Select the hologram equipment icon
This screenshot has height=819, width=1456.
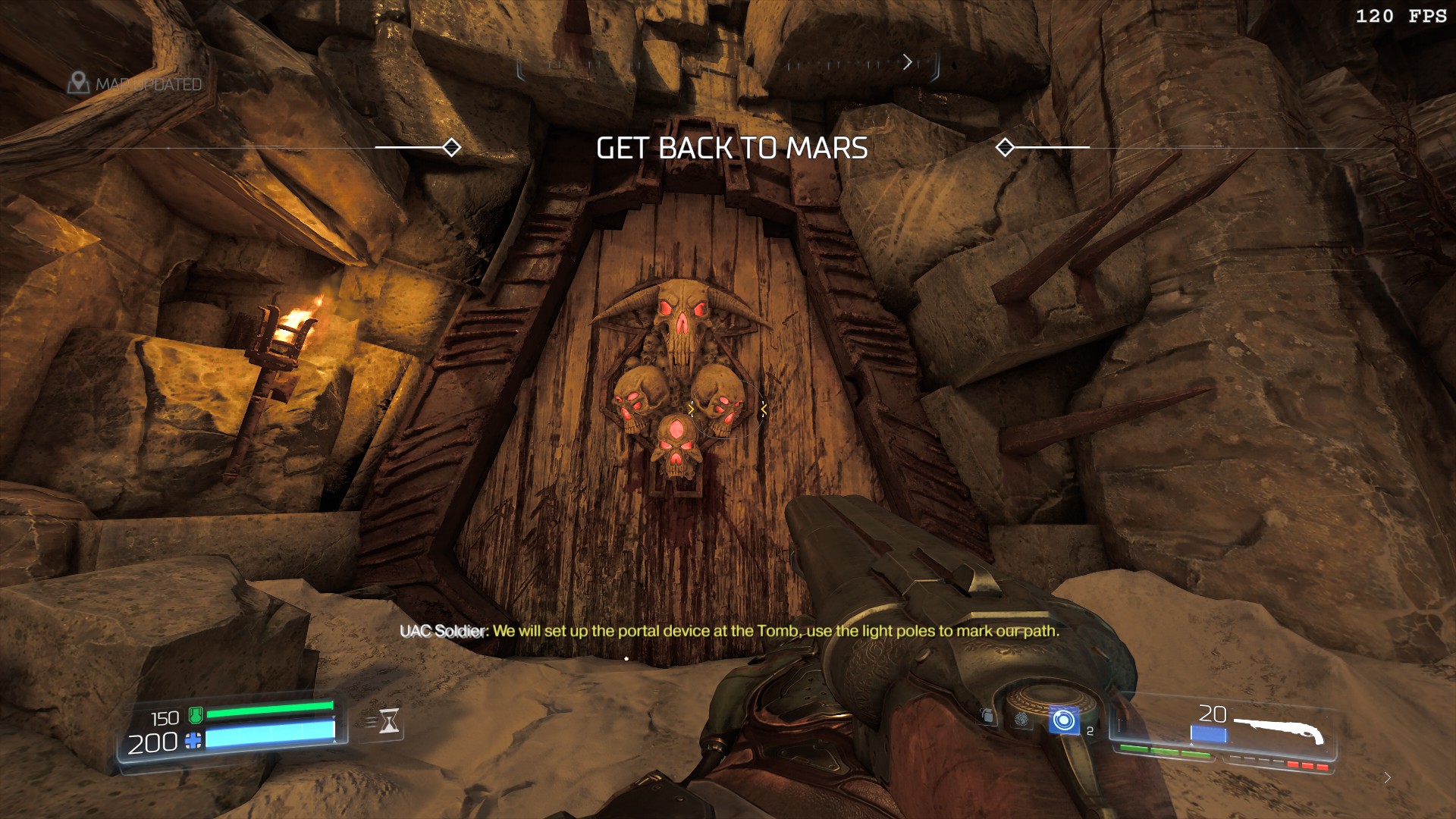click(x=1021, y=719)
